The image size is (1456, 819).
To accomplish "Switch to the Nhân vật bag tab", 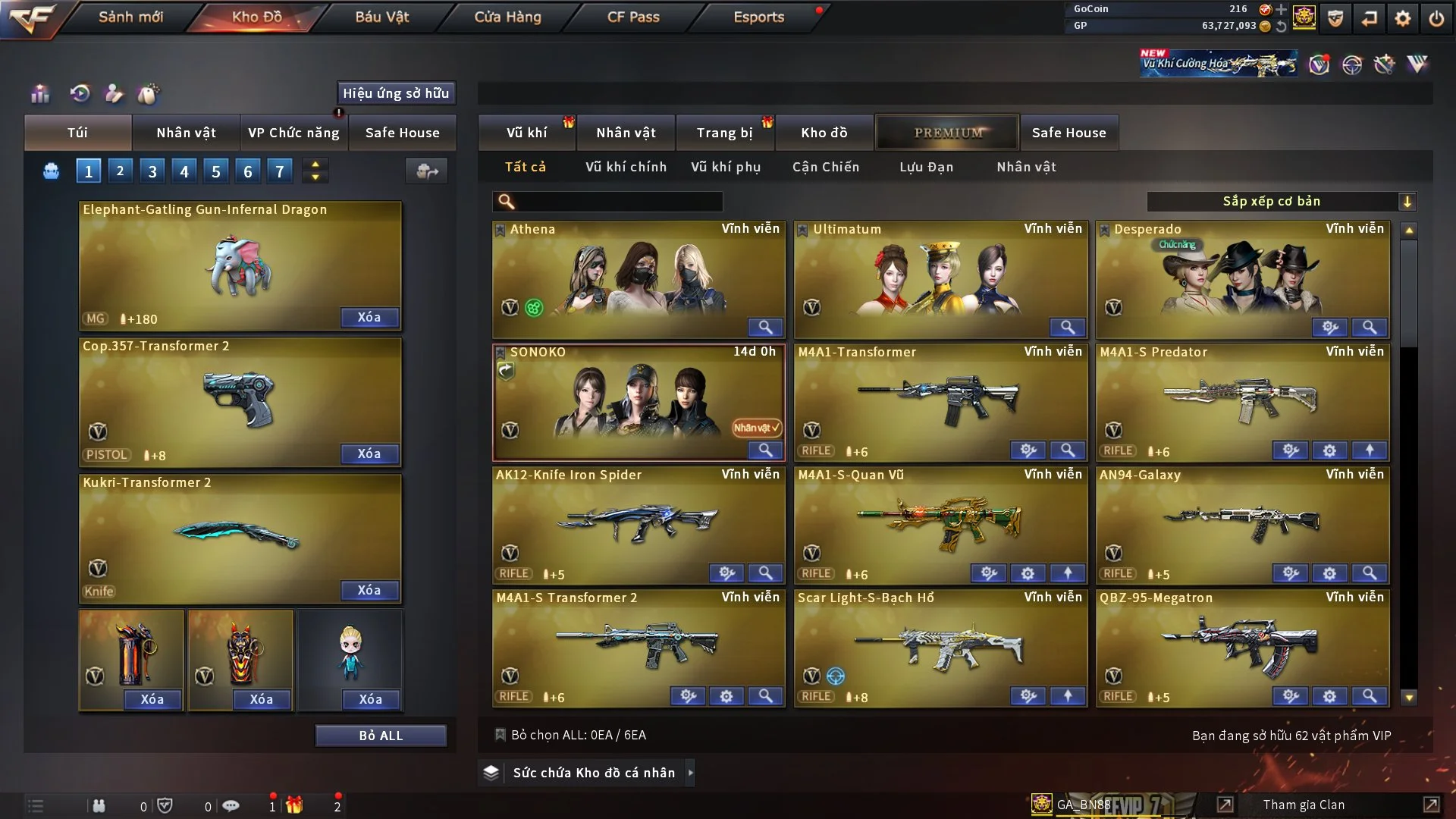I will [x=186, y=133].
